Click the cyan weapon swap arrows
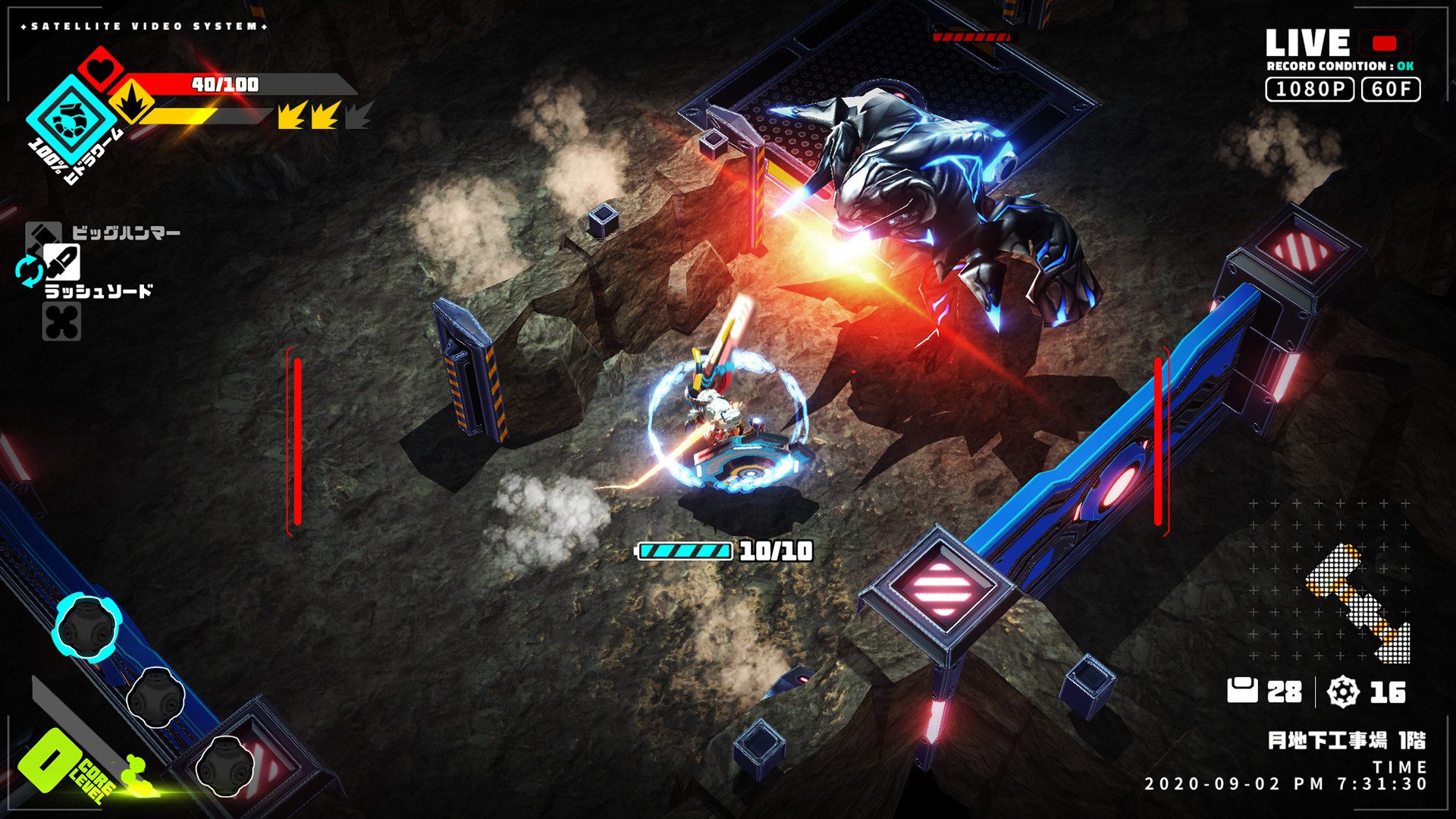The image size is (1456, 819). pyautogui.click(x=29, y=271)
